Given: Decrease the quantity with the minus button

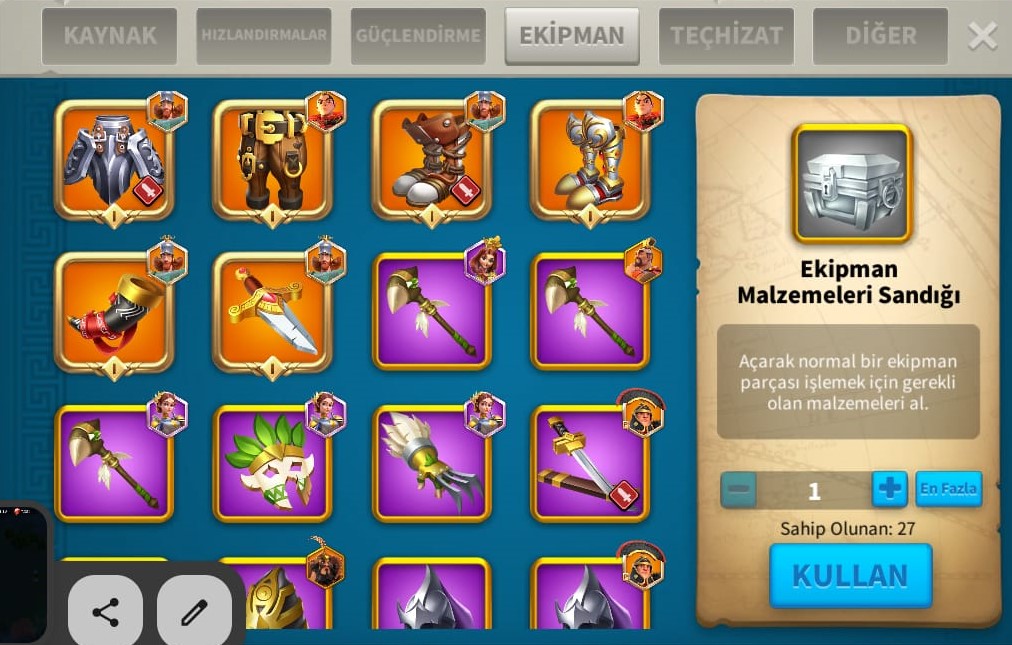Looking at the screenshot, I should [739, 490].
